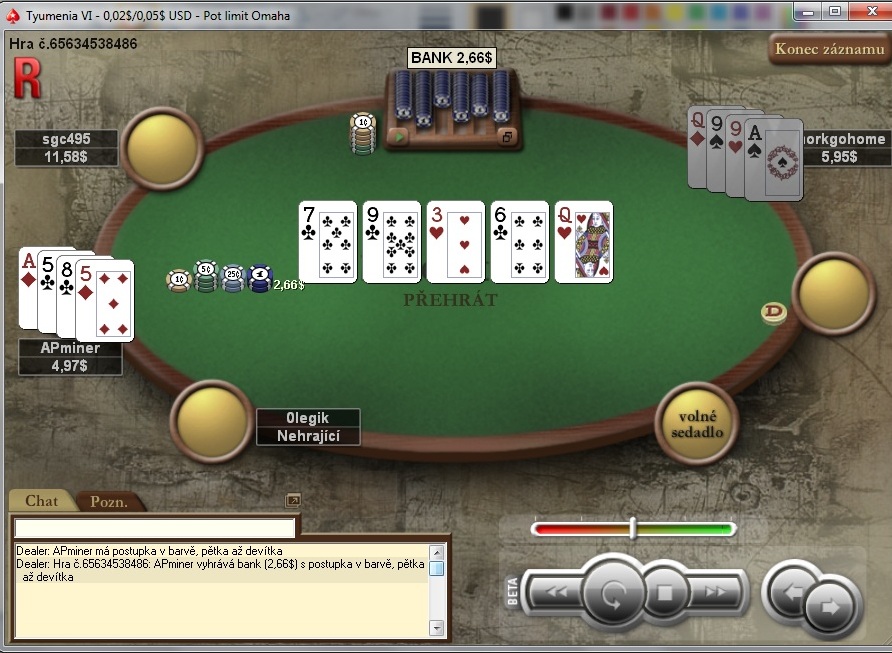Adjust the red-green replay speed slider

[633, 528]
